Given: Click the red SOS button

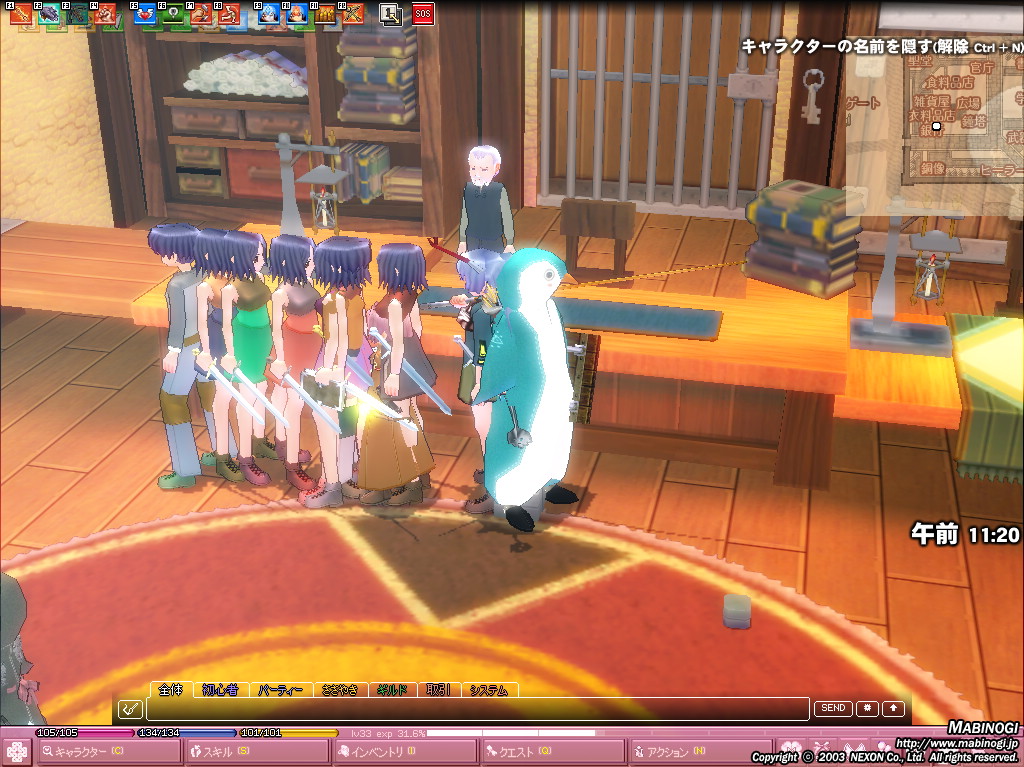Looking at the screenshot, I should [423, 14].
